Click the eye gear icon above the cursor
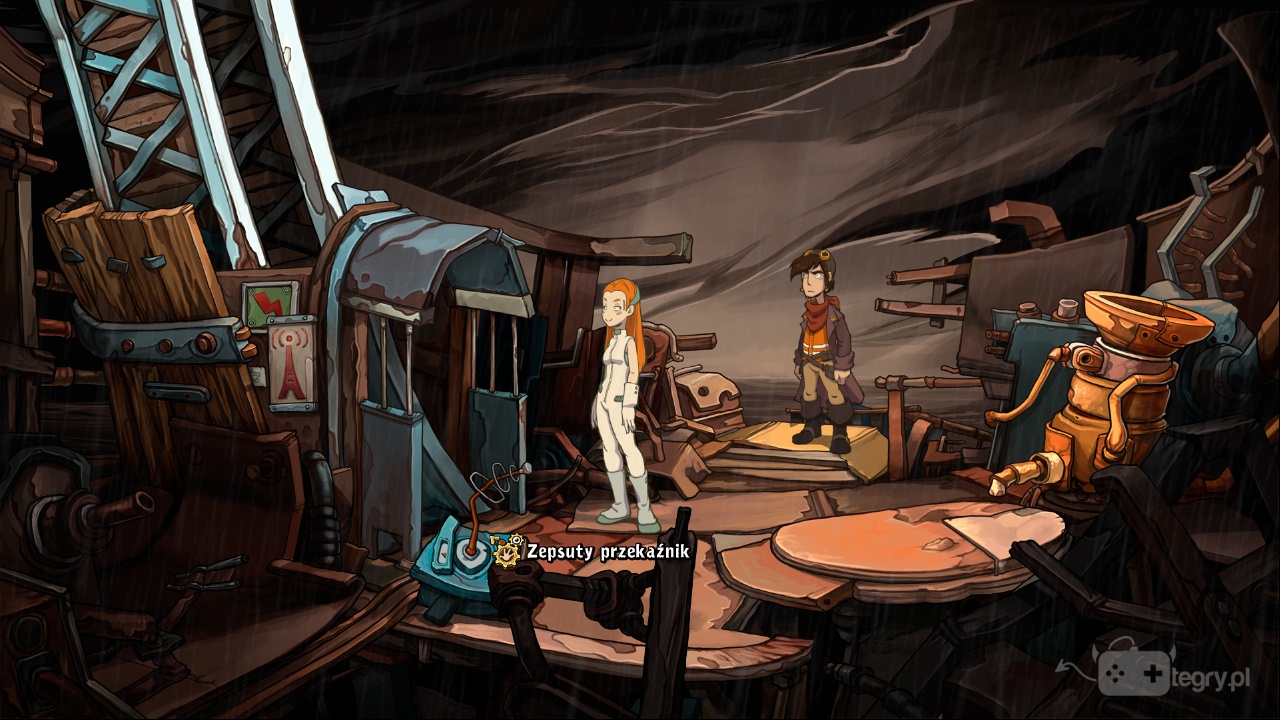 point(516,539)
